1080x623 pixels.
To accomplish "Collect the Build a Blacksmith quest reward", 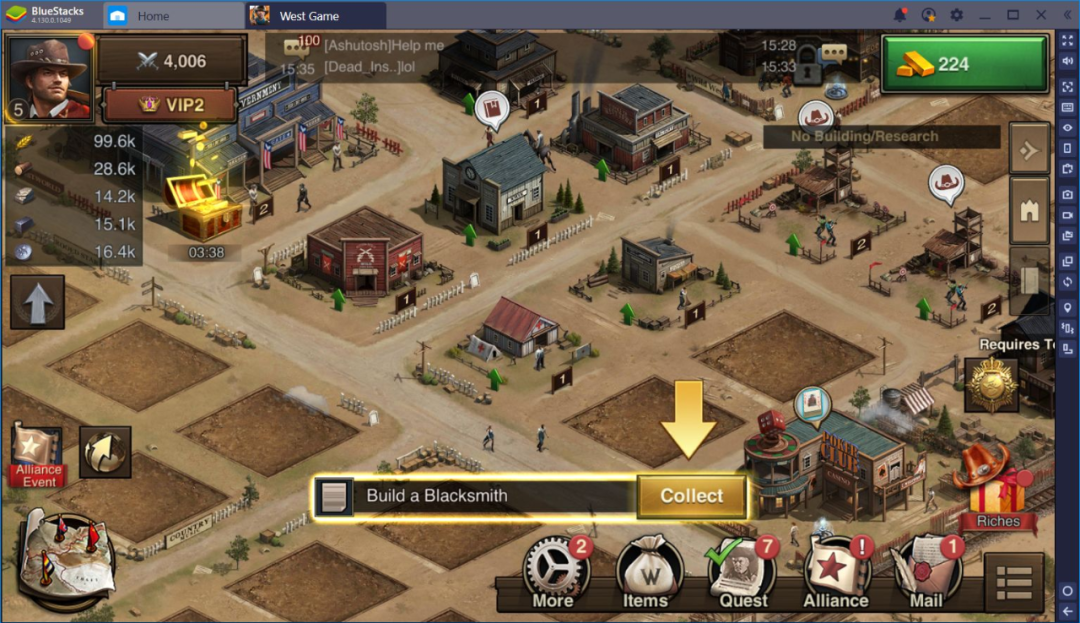I will coord(691,496).
